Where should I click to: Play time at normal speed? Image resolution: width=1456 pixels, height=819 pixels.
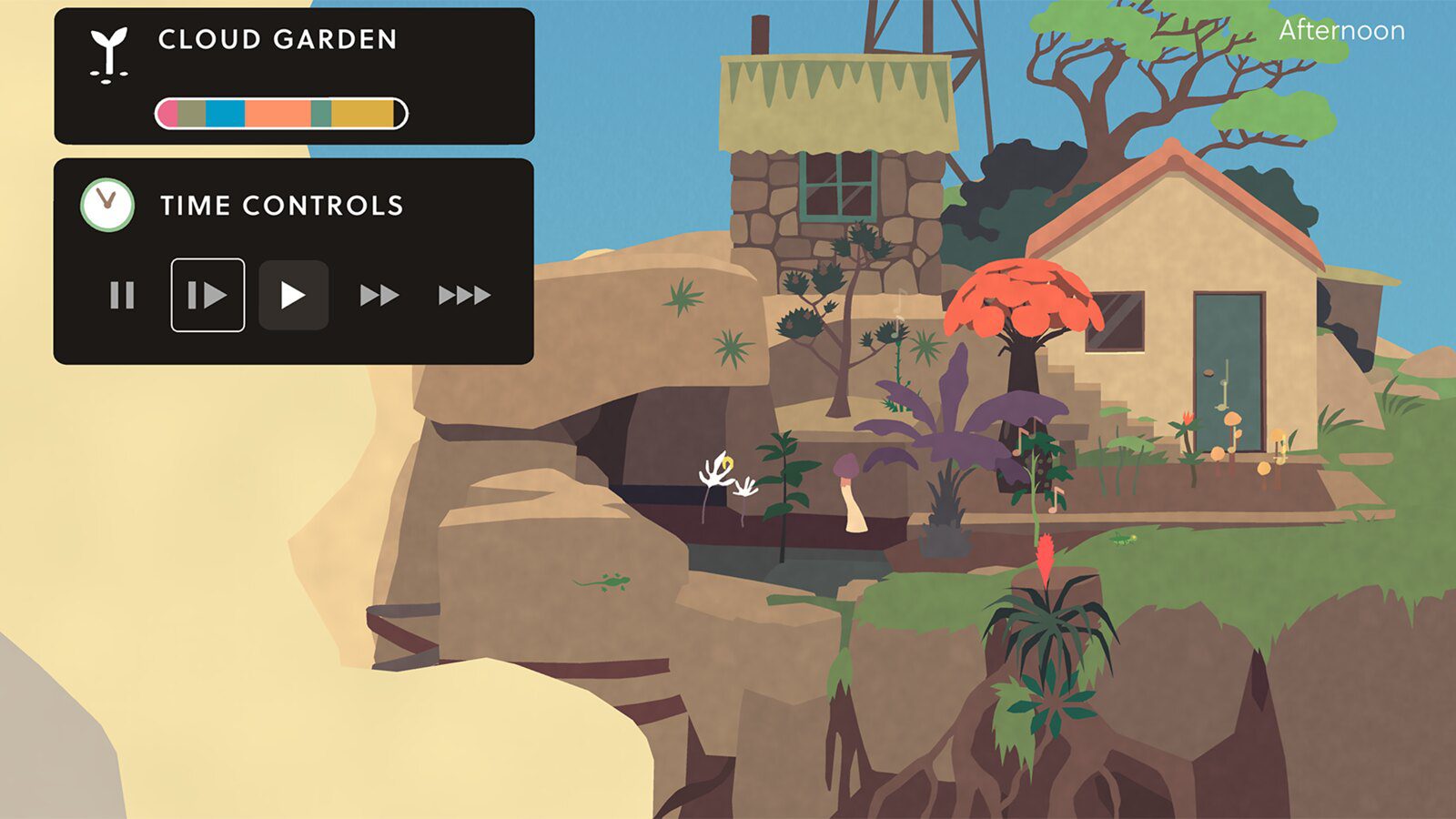click(x=293, y=295)
